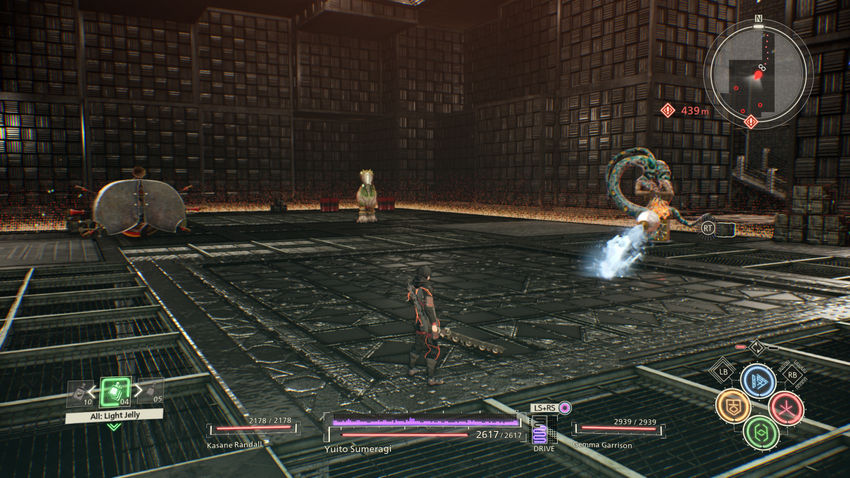Activate the orange shield SAS ability
Image resolution: width=850 pixels, height=478 pixels.
click(x=733, y=406)
